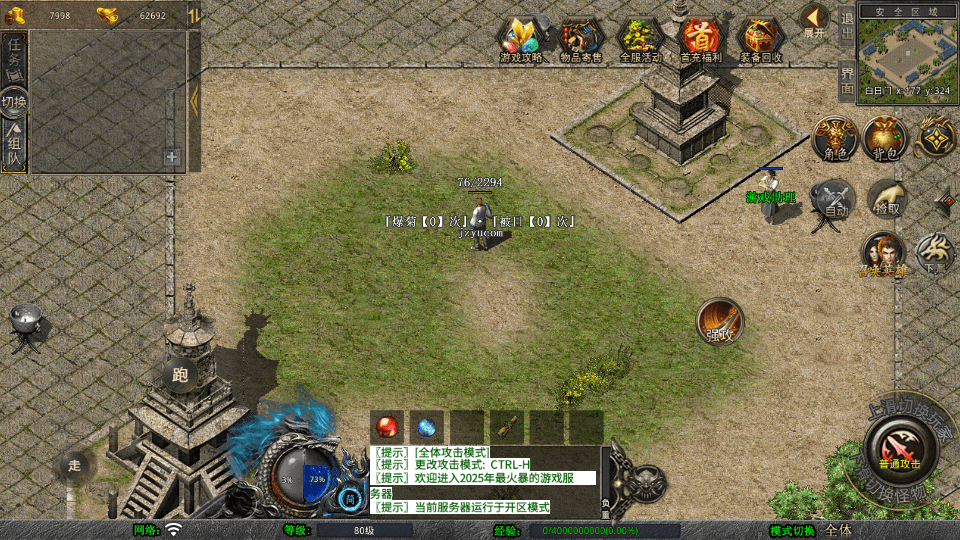This screenshot has height=540, width=960.
Task: Use the red potion hotbar slot
Action: pyautogui.click(x=387, y=426)
